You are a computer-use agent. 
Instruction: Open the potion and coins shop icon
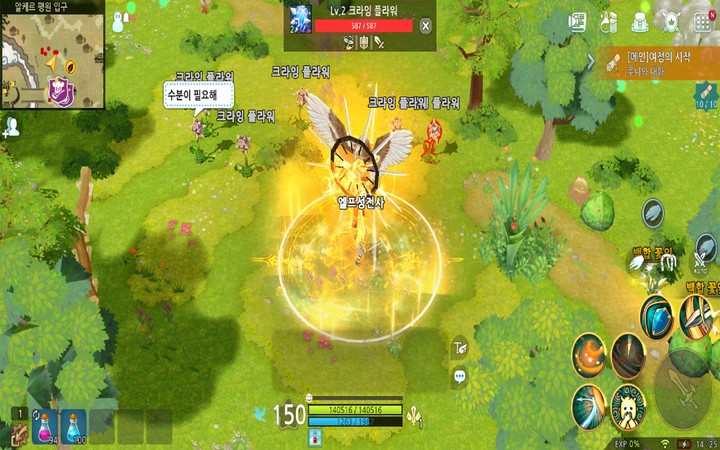coord(609,21)
